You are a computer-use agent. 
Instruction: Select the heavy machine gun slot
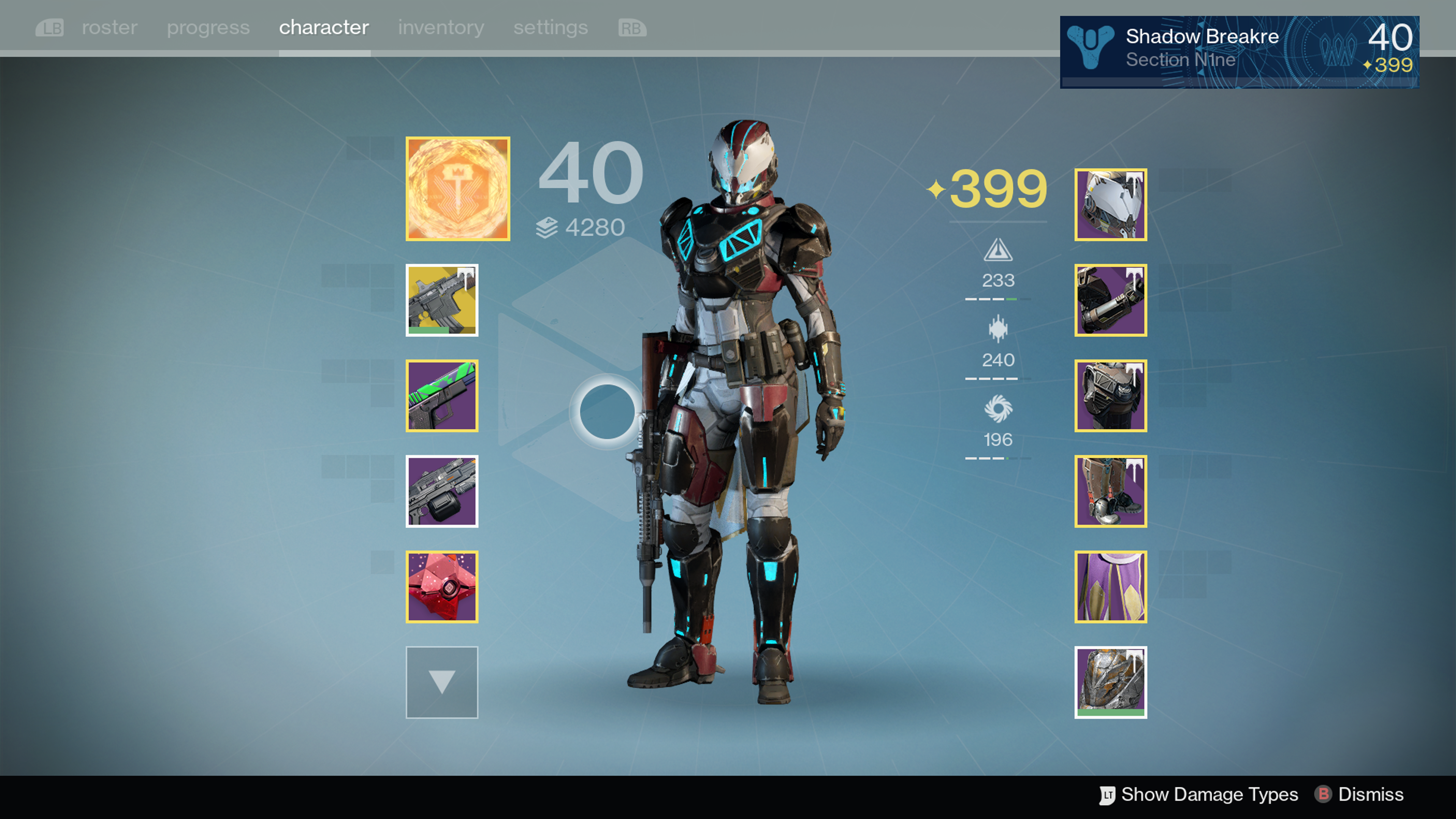[442, 491]
